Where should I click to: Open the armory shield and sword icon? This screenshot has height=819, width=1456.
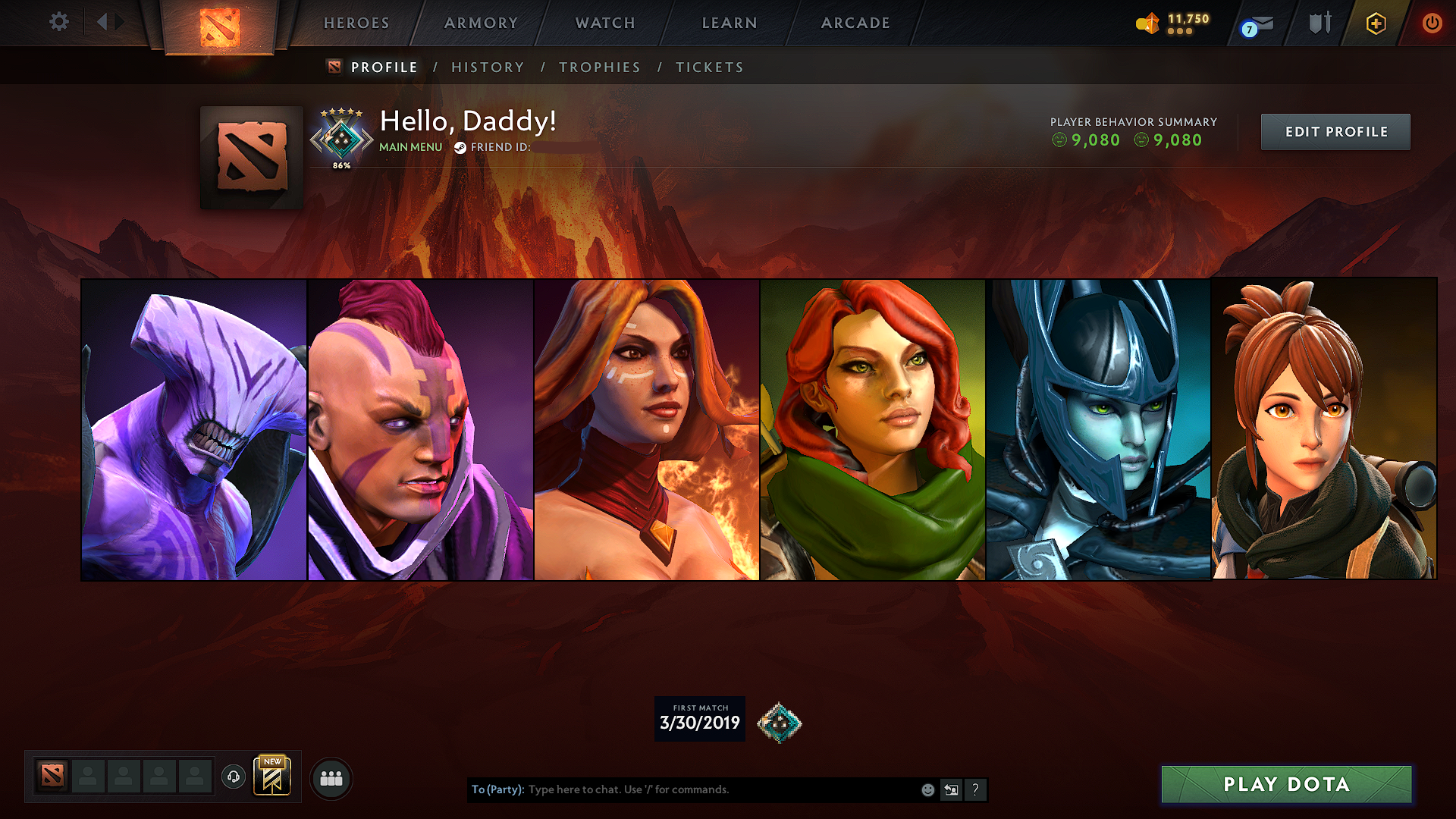(x=1319, y=23)
